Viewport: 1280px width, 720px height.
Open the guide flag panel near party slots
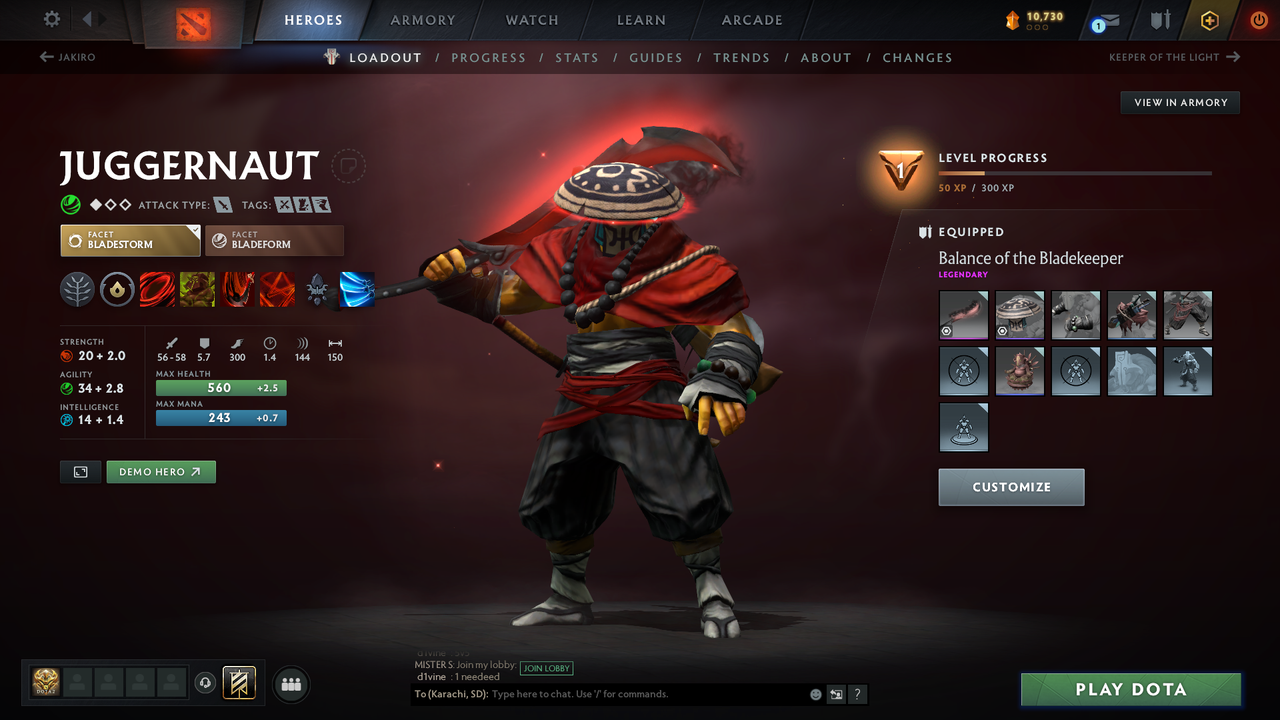coord(239,682)
